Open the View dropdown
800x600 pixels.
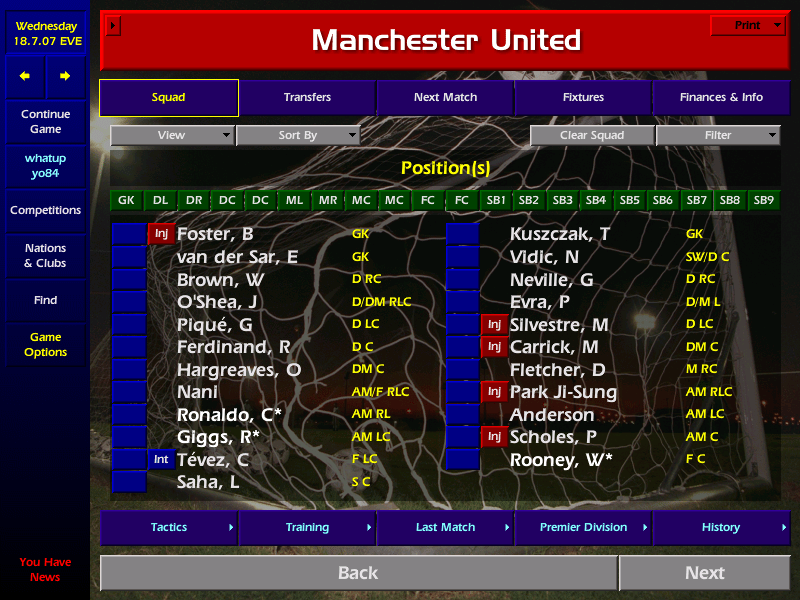(172, 135)
